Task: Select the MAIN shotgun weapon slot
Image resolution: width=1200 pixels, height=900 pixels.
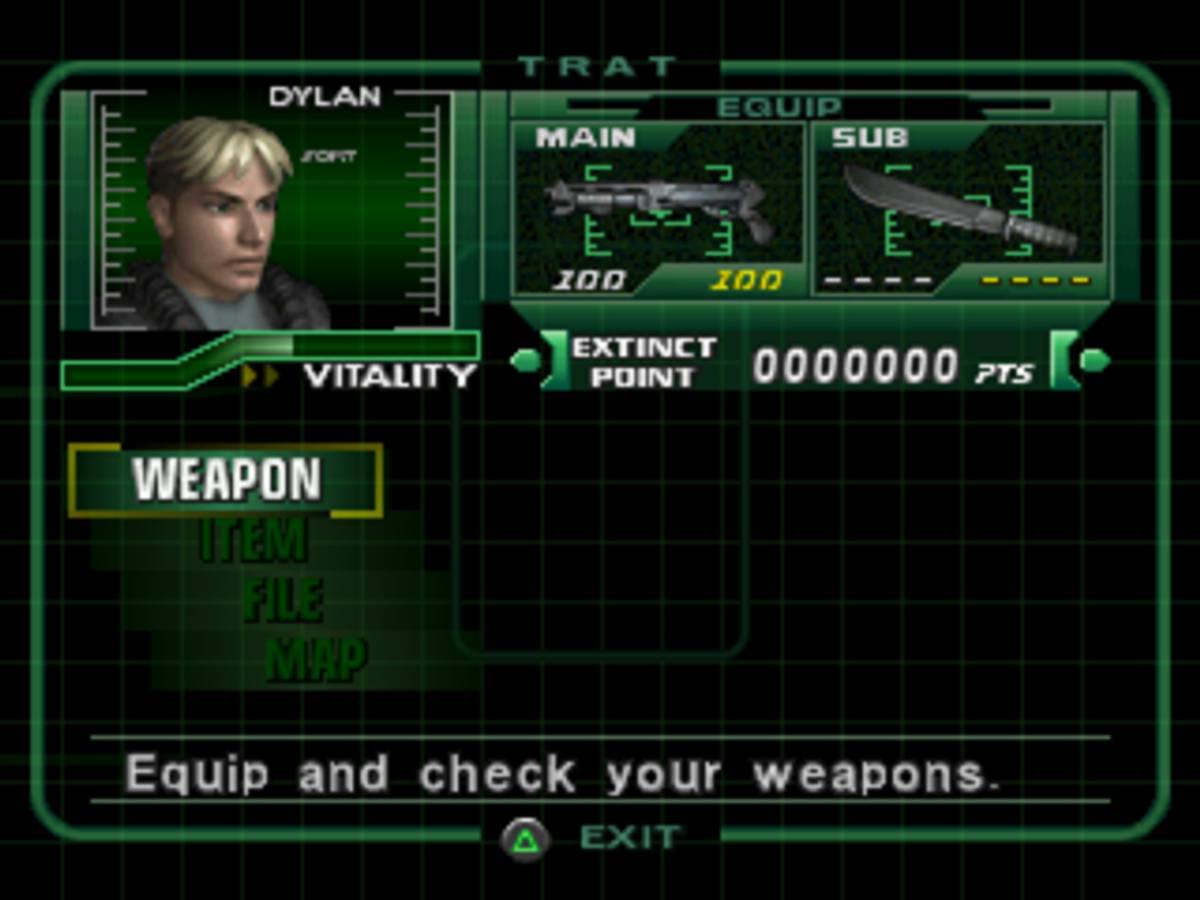Action: point(658,210)
